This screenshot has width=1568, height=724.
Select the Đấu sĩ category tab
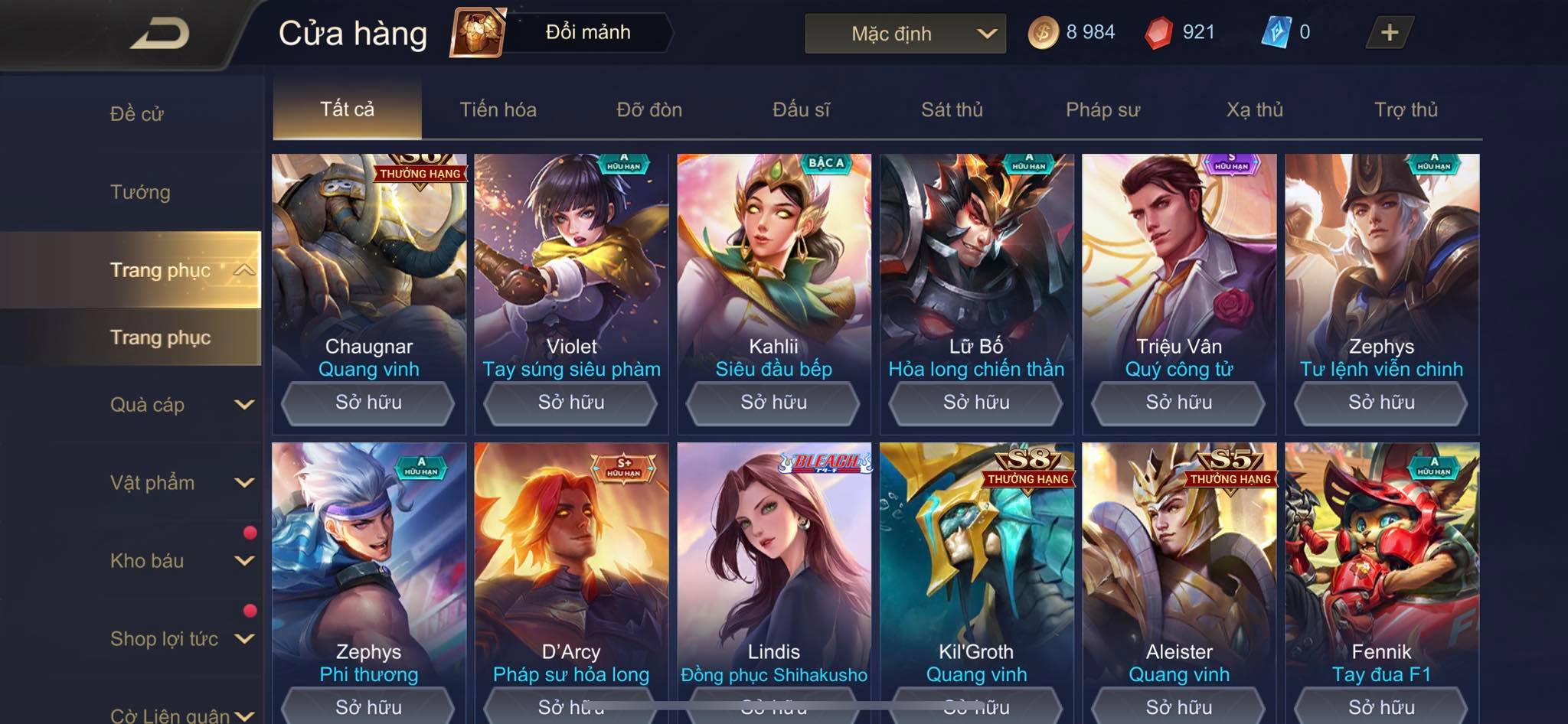801,109
